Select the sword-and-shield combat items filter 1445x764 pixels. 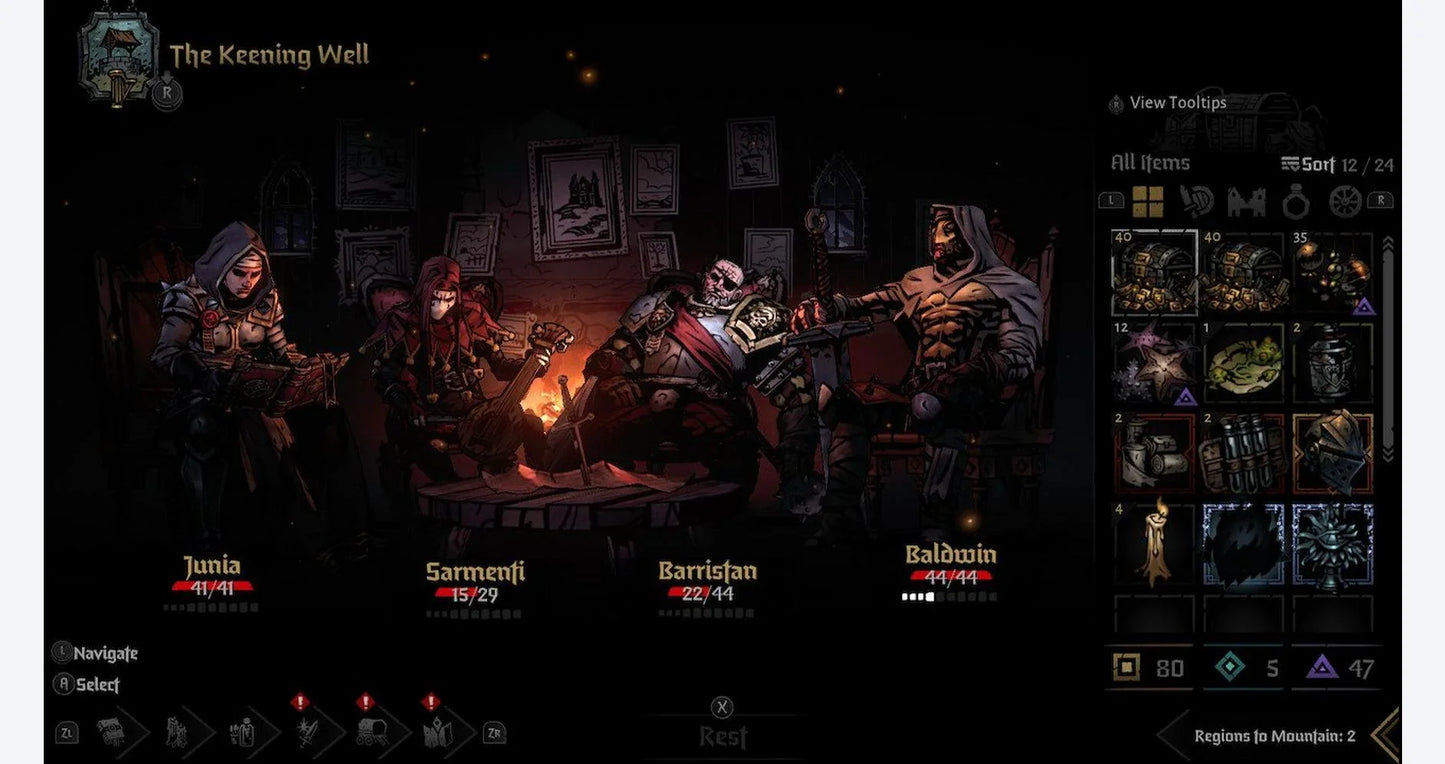[1195, 200]
